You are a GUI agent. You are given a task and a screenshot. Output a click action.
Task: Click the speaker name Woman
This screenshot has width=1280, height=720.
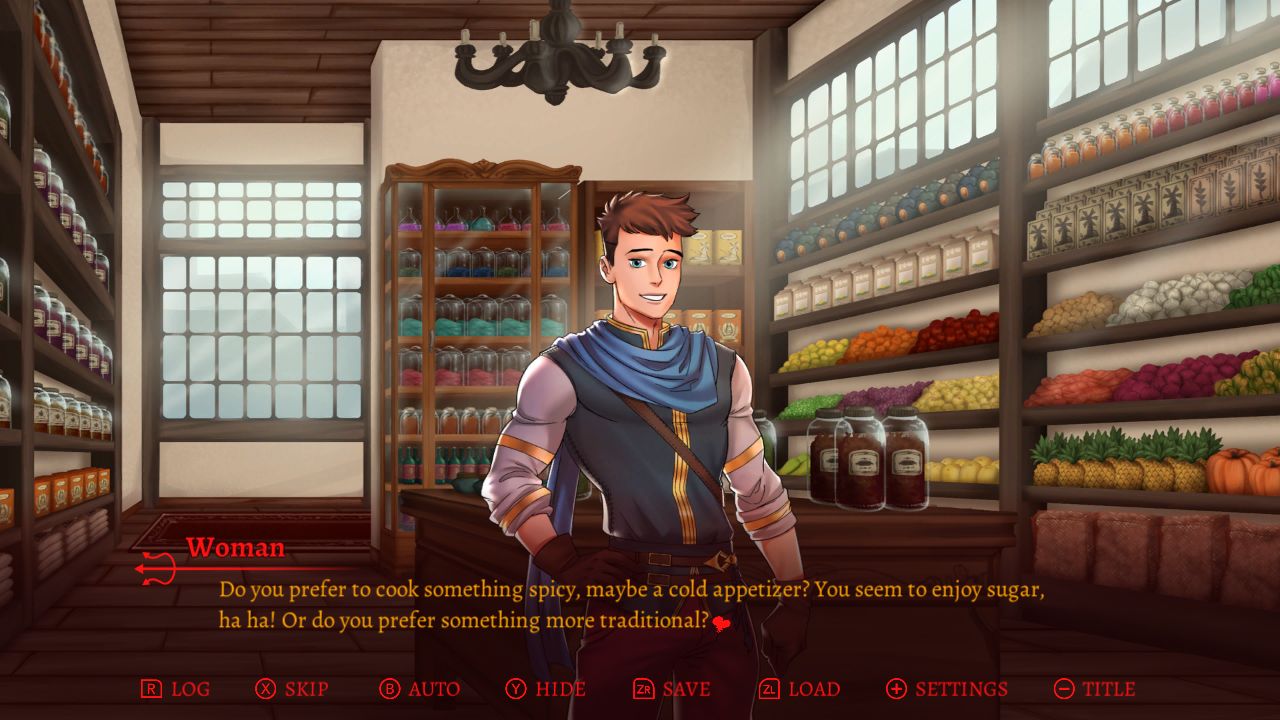click(x=235, y=548)
